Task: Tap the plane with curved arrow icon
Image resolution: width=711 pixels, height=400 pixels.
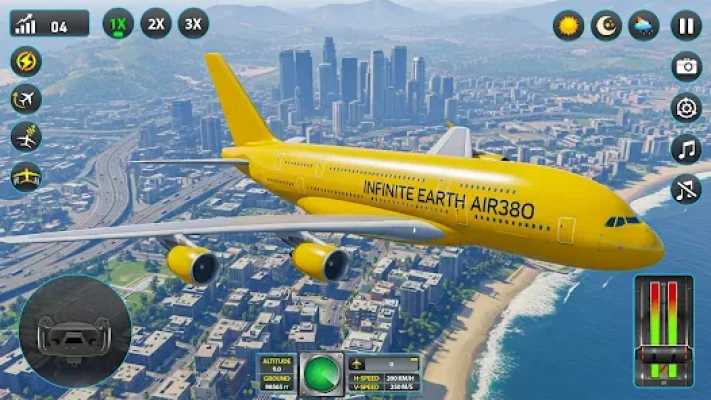Action: (x=26, y=100)
